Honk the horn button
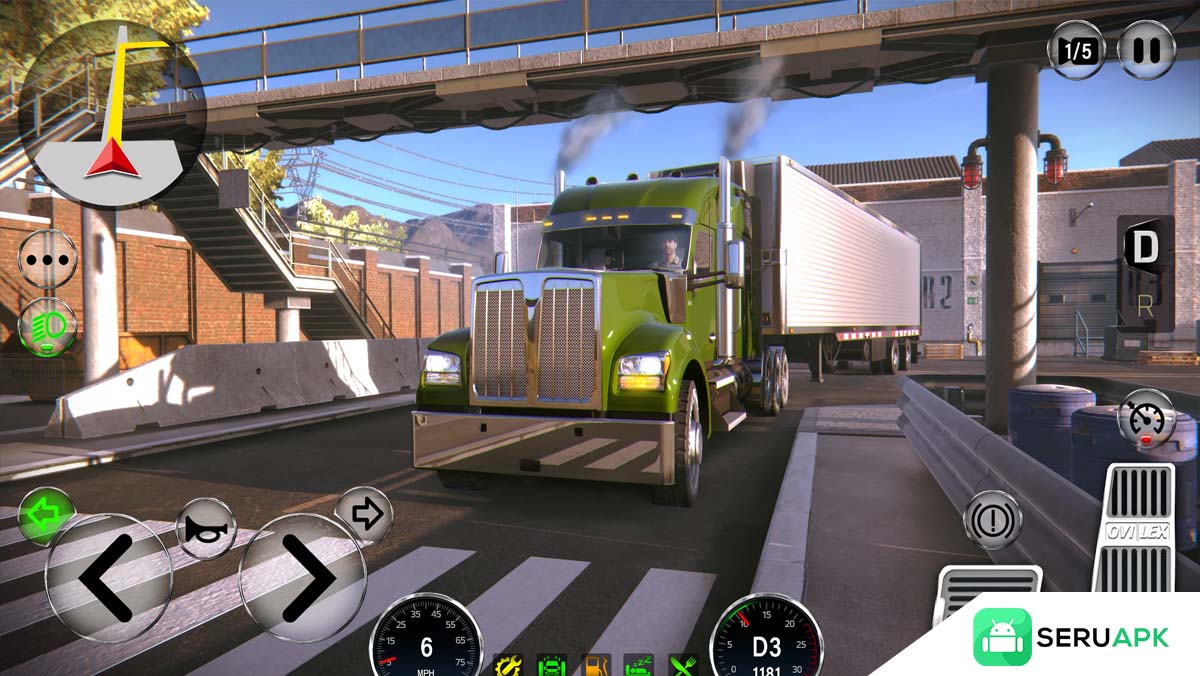This screenshot has height=676, width=1200. [x=206, y=527]
